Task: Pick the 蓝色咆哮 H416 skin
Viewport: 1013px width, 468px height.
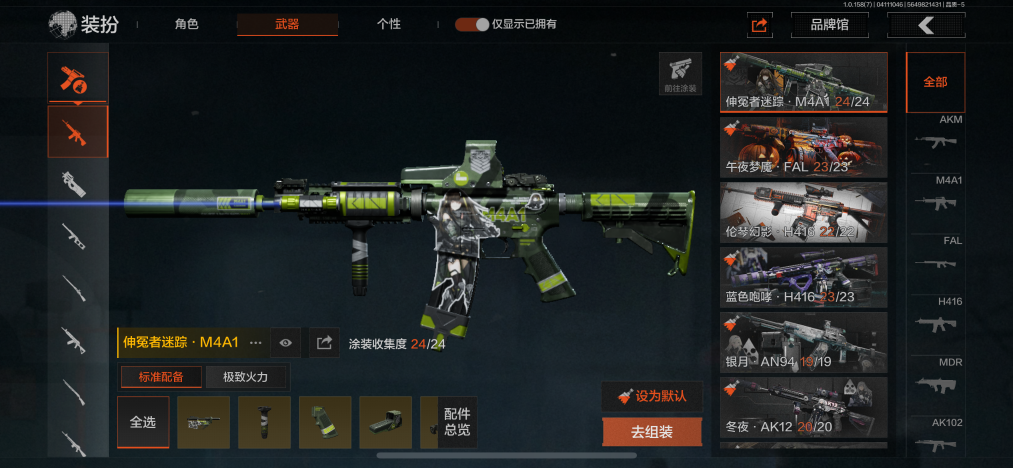Action: [x=803, y=277]
